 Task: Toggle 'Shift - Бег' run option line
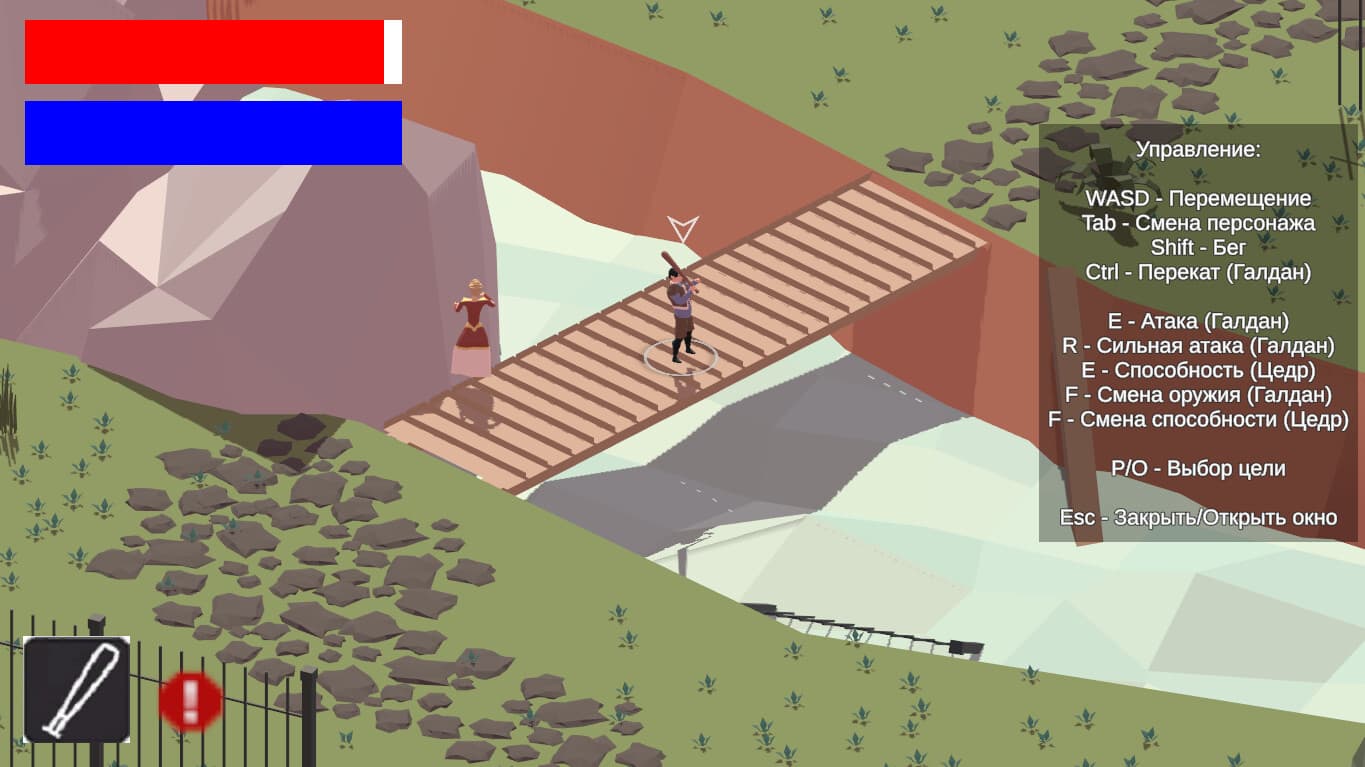tap(1199, 247)
